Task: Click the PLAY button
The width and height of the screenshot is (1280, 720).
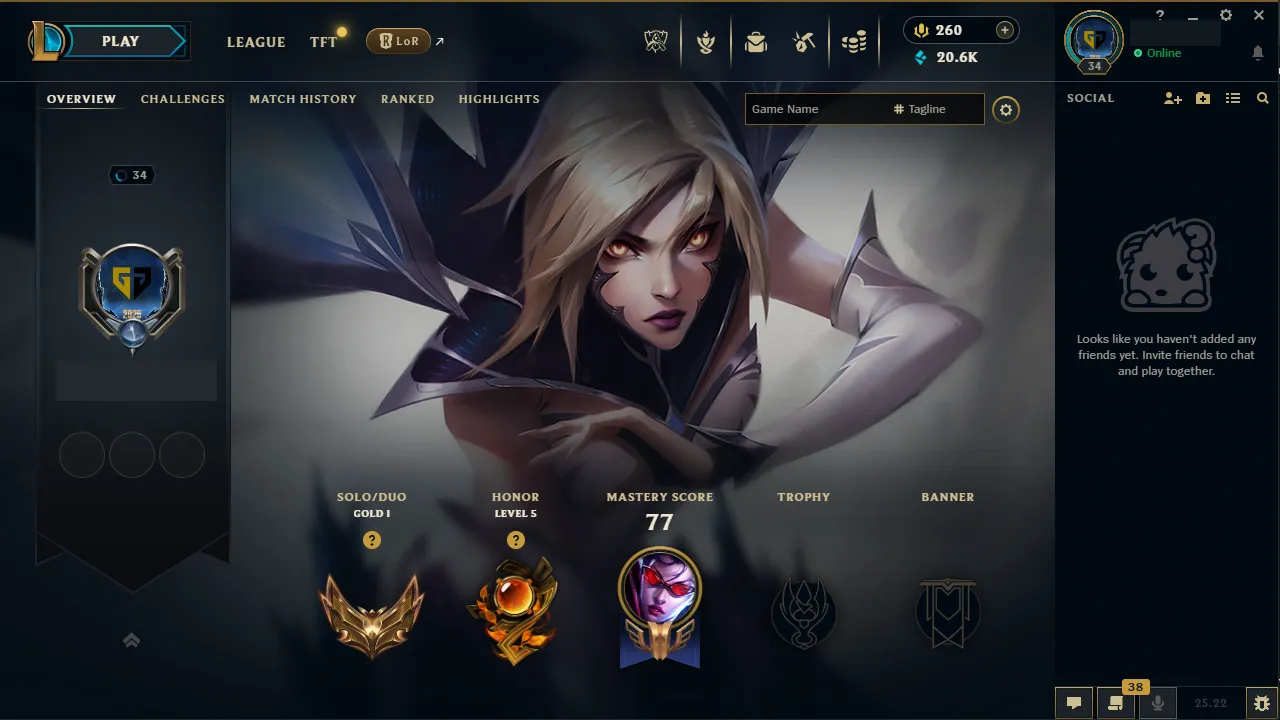Action: 120,41
